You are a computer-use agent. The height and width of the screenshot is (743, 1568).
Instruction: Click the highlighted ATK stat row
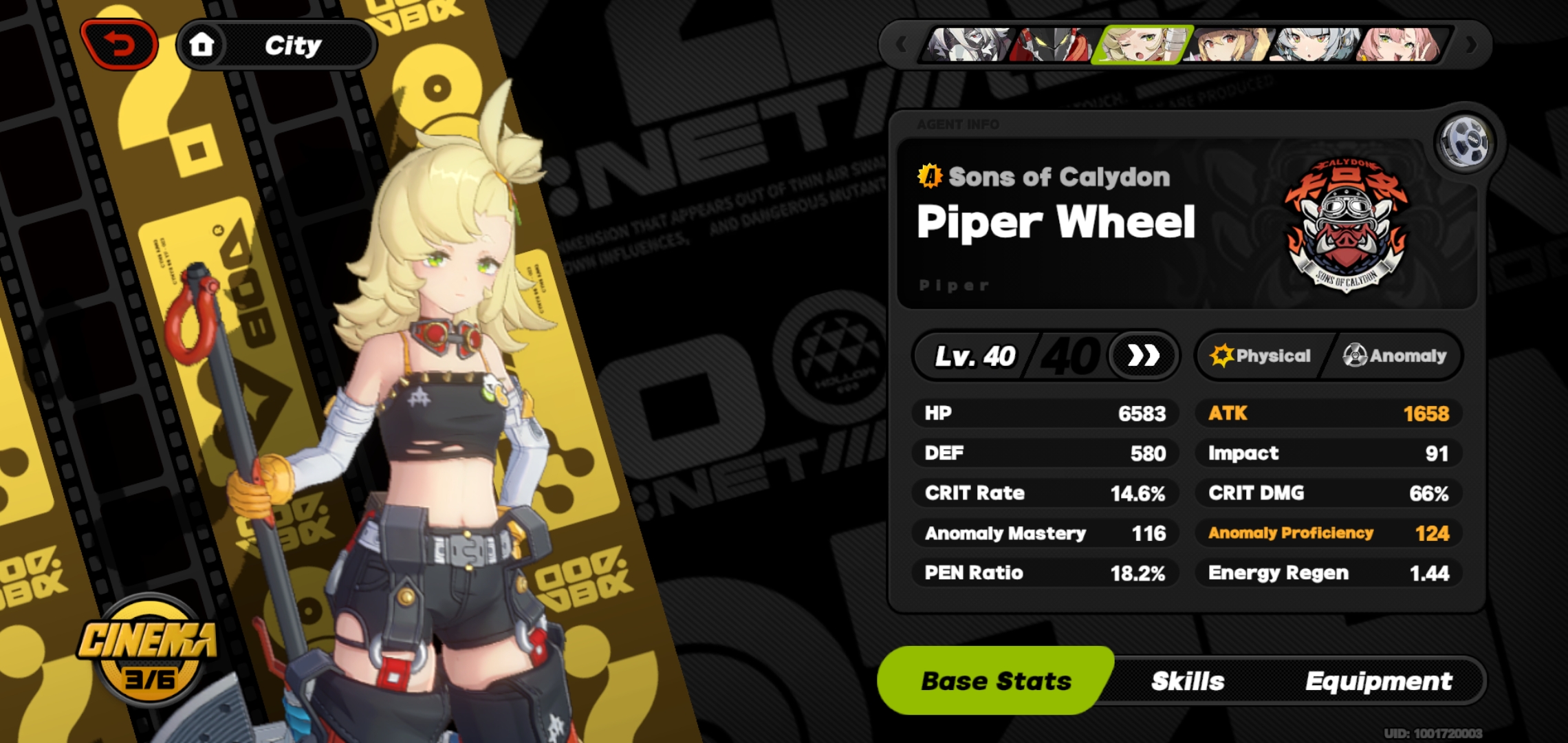pos(1328,413)
